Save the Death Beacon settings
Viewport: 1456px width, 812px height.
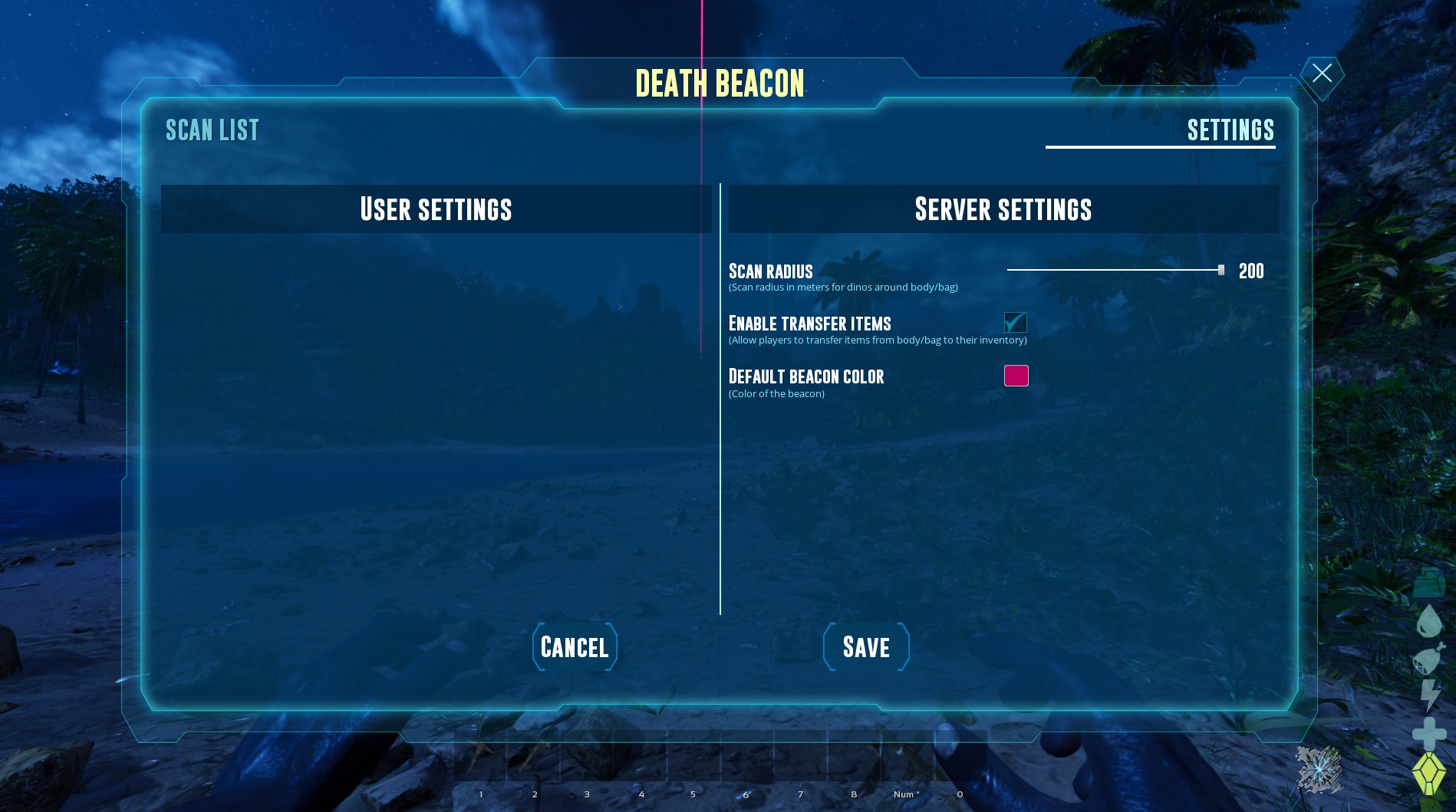[866, 647]
